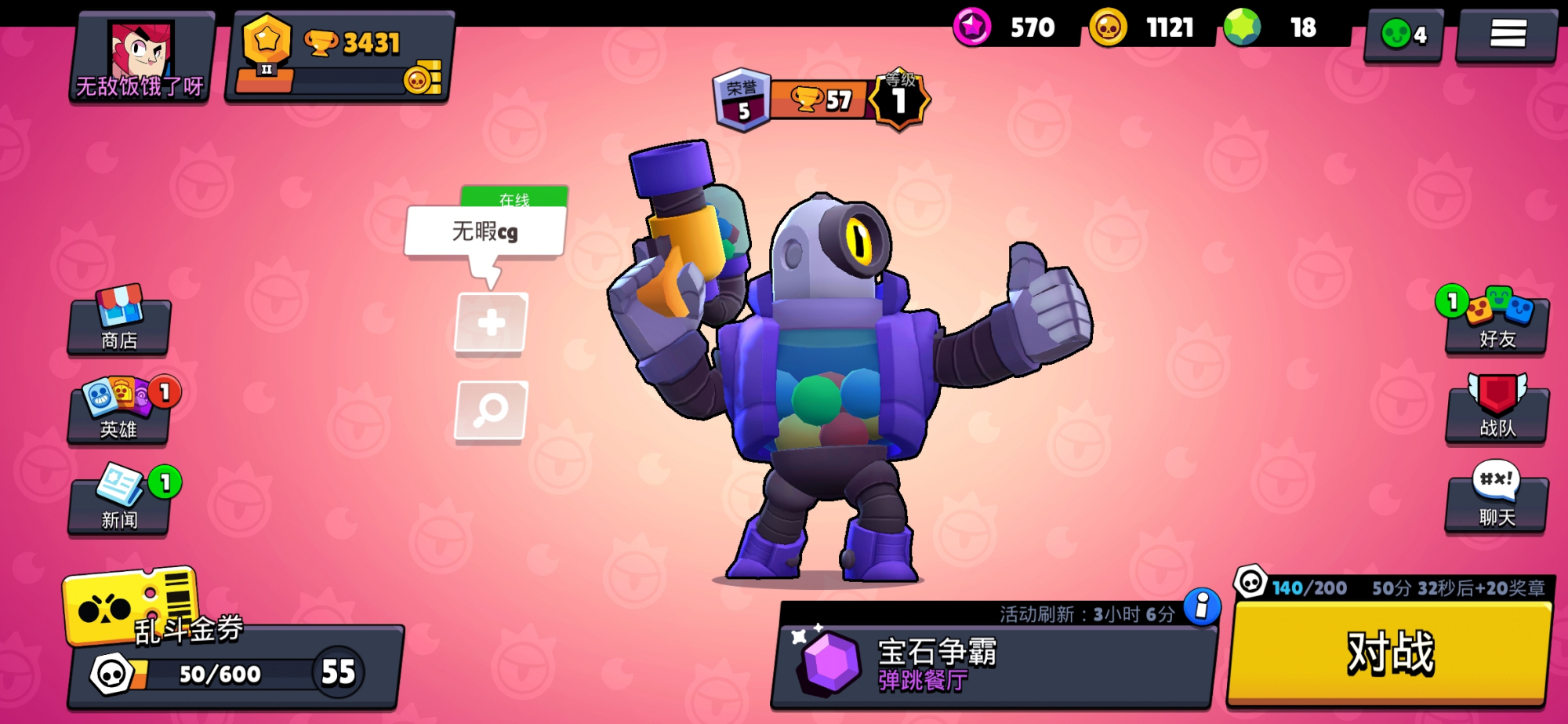
Task: Show the event info button
Action: click(1202, 607)
